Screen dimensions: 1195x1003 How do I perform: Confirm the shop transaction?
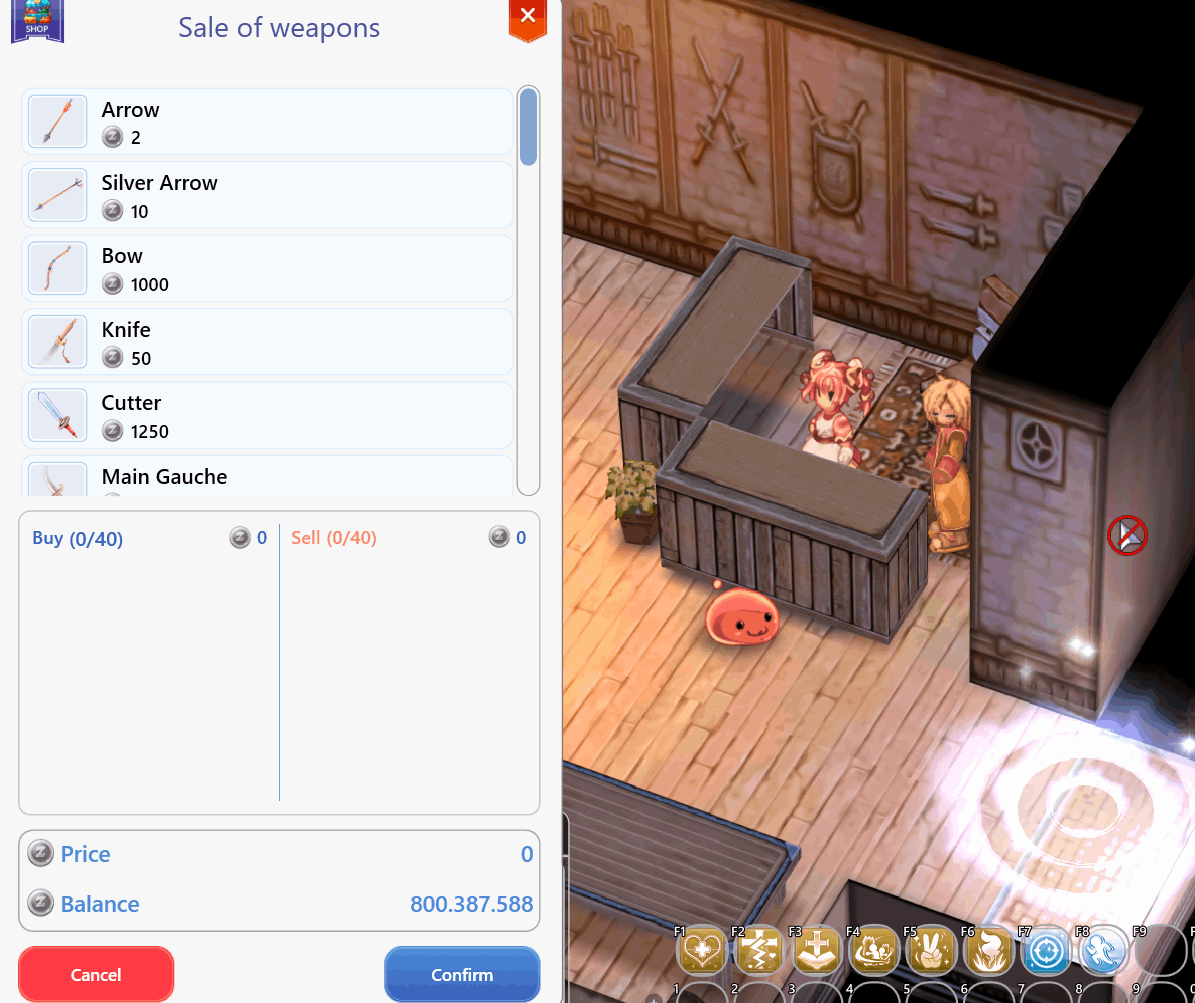pyautogui.click(x=462, y=974)
